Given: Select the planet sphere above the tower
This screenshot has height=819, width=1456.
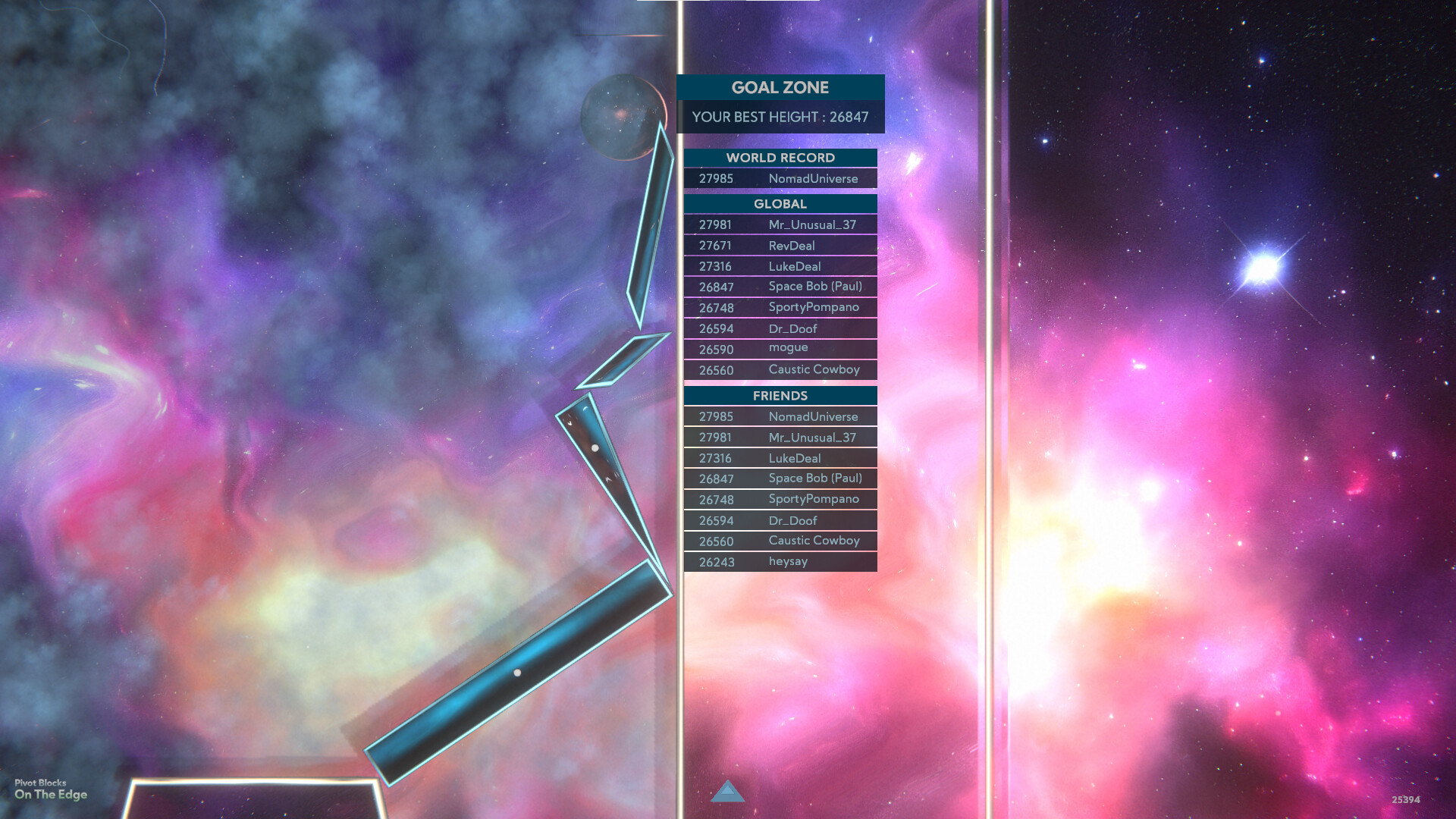Looking at the screenshot, I should click(x=620, y=116).
